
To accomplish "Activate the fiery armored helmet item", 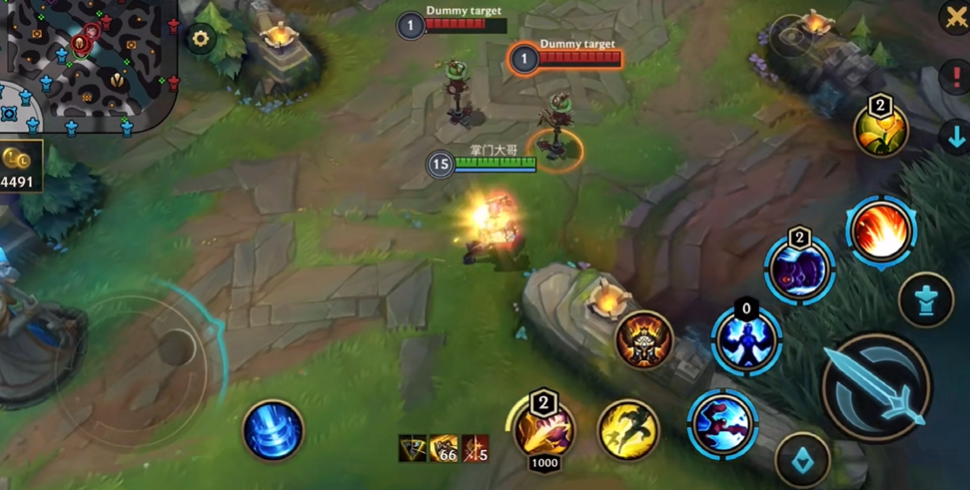I will pyautogui.click(x=644, y=342).
